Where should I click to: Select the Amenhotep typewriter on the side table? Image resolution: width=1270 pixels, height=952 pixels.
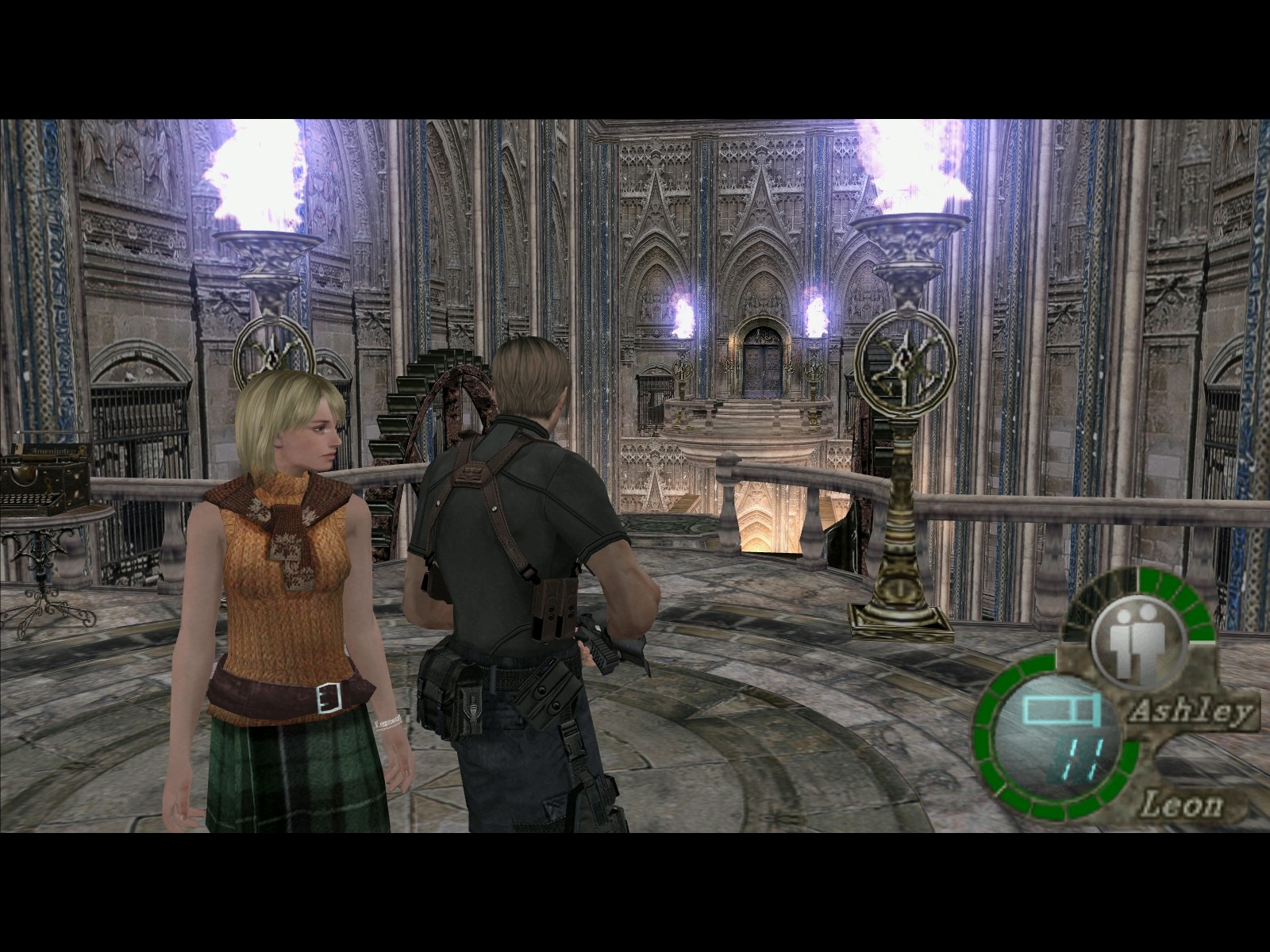pos(44,476)
